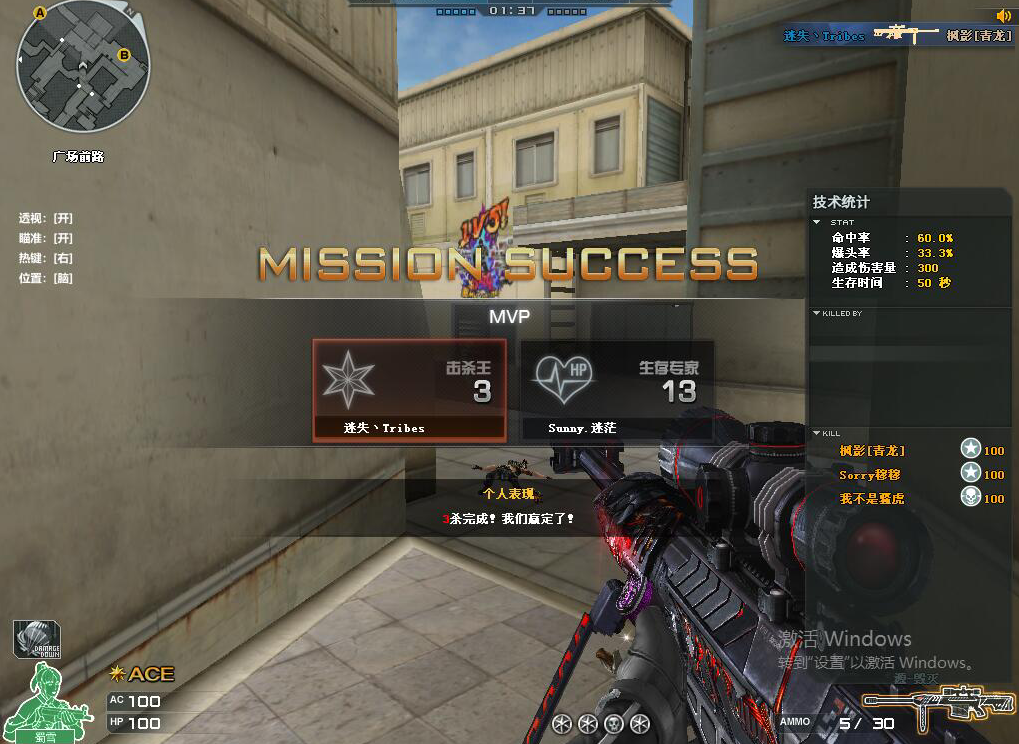The height and width of the screenshot is (744, 1019).
Task: Toggle the 透视 cheat option
Action: [45, 218]
